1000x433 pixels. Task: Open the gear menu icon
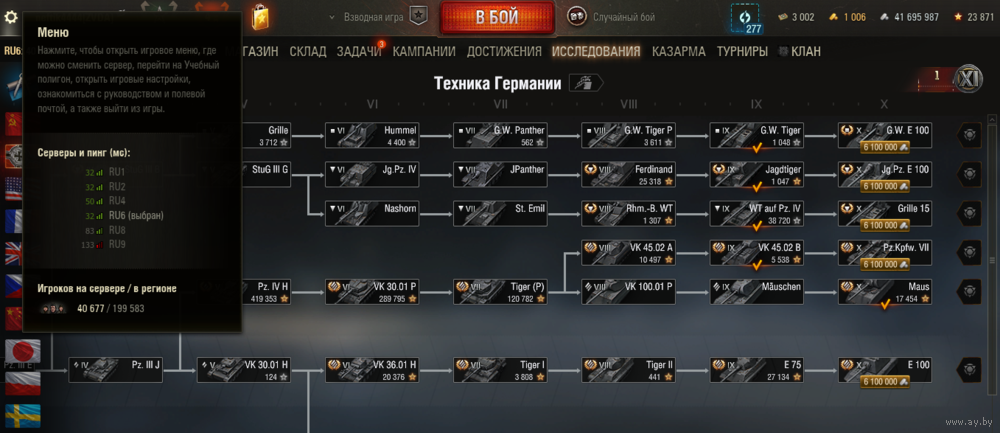[12, 17]
